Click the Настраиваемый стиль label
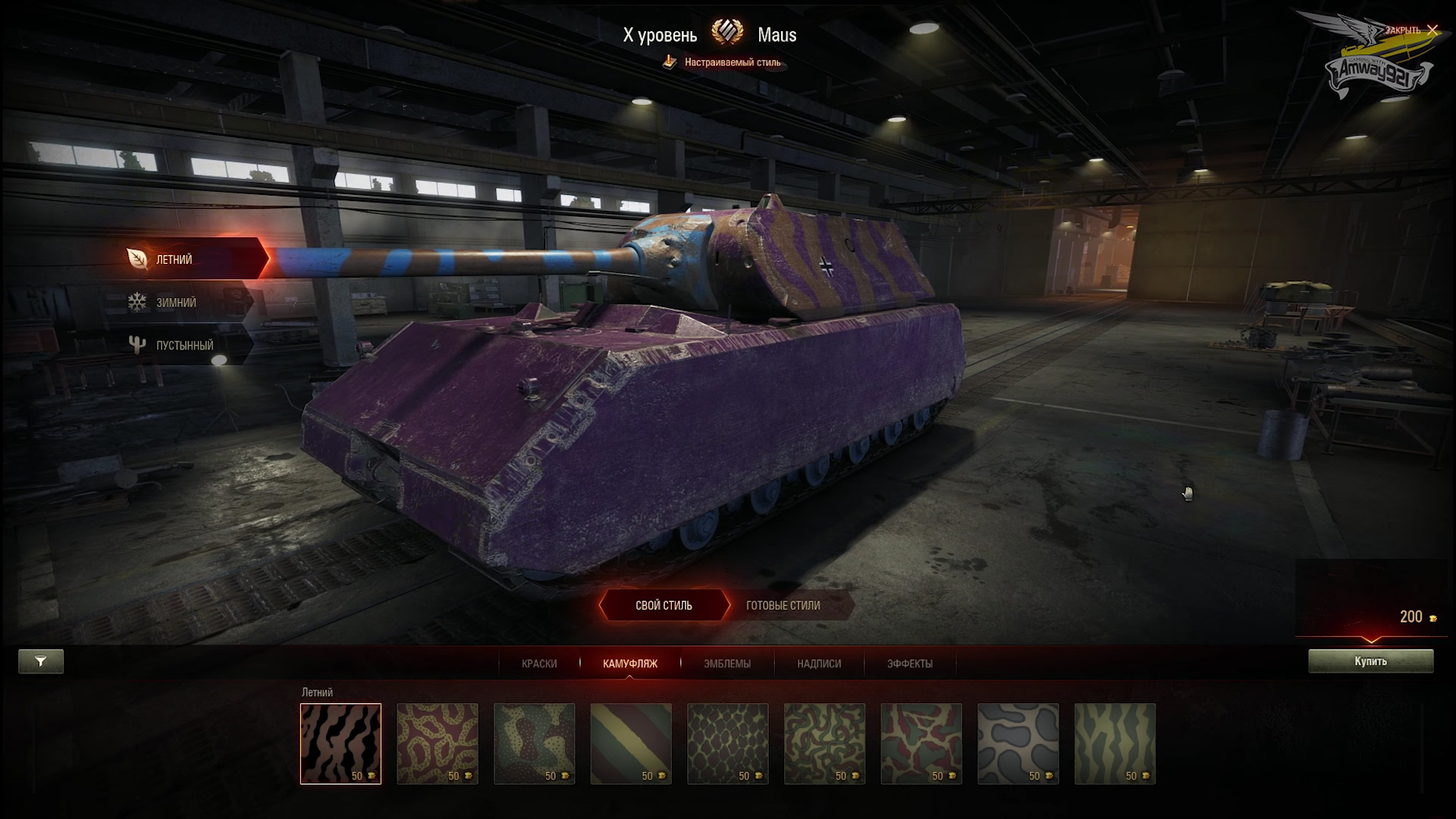This screenshot has height=819, width=1456. click(x=732, y=63)
